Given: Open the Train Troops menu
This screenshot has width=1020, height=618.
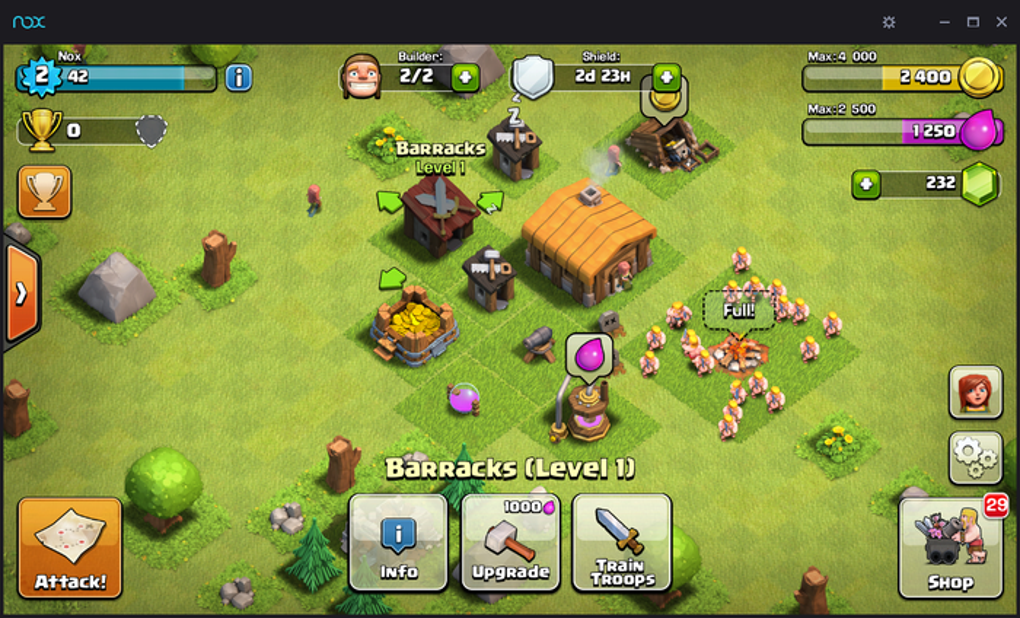Looking at the screenshot, I should click(x=622, y=541).
